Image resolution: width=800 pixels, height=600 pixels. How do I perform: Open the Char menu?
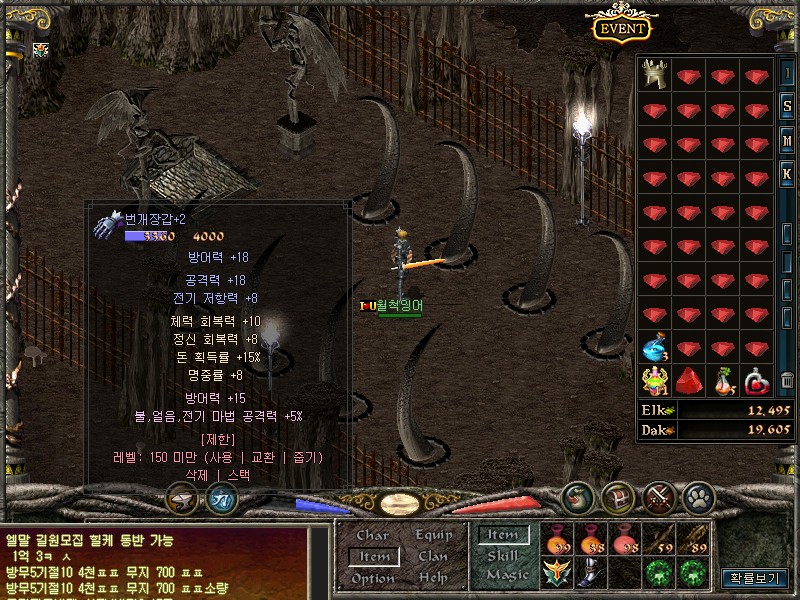(x=372, y=535)
